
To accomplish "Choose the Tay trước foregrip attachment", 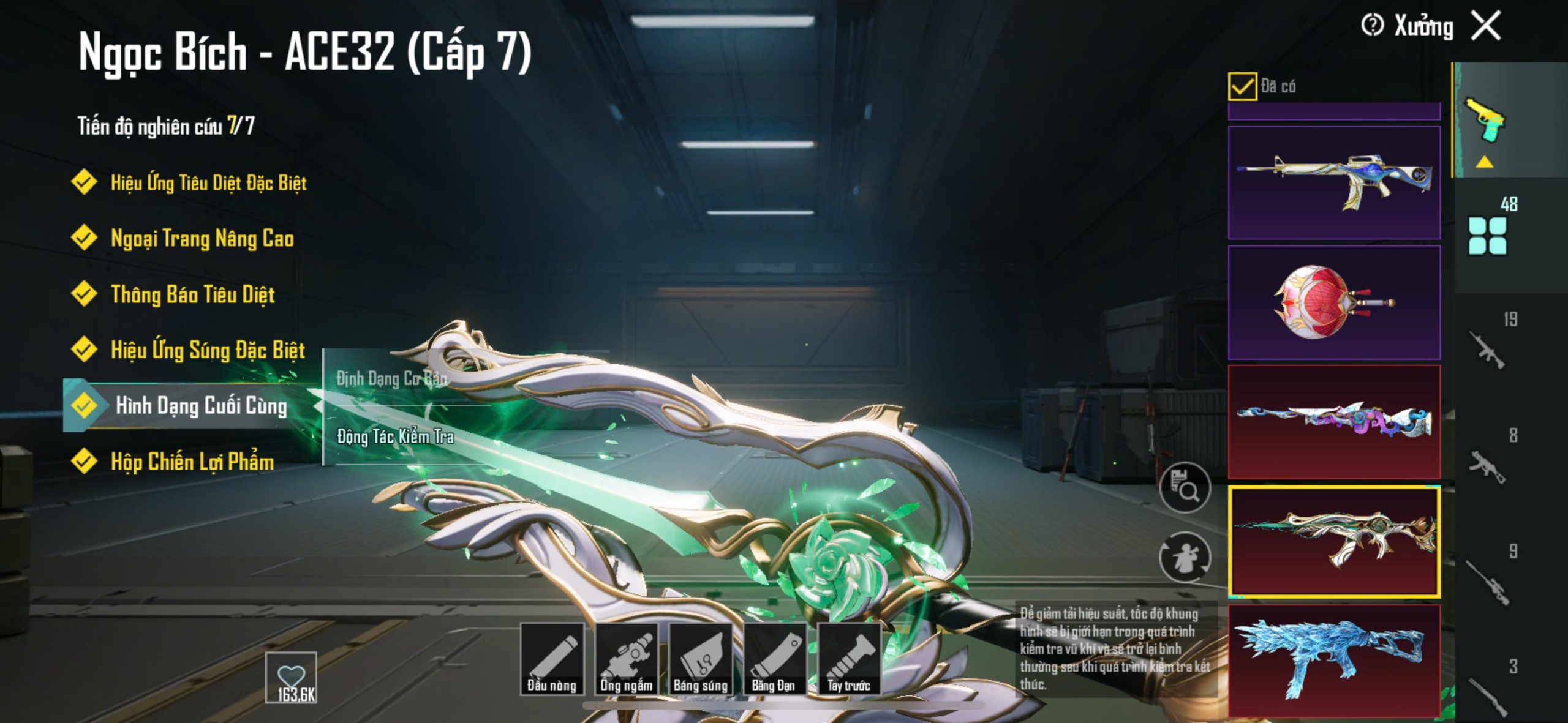I will (849, 659).
